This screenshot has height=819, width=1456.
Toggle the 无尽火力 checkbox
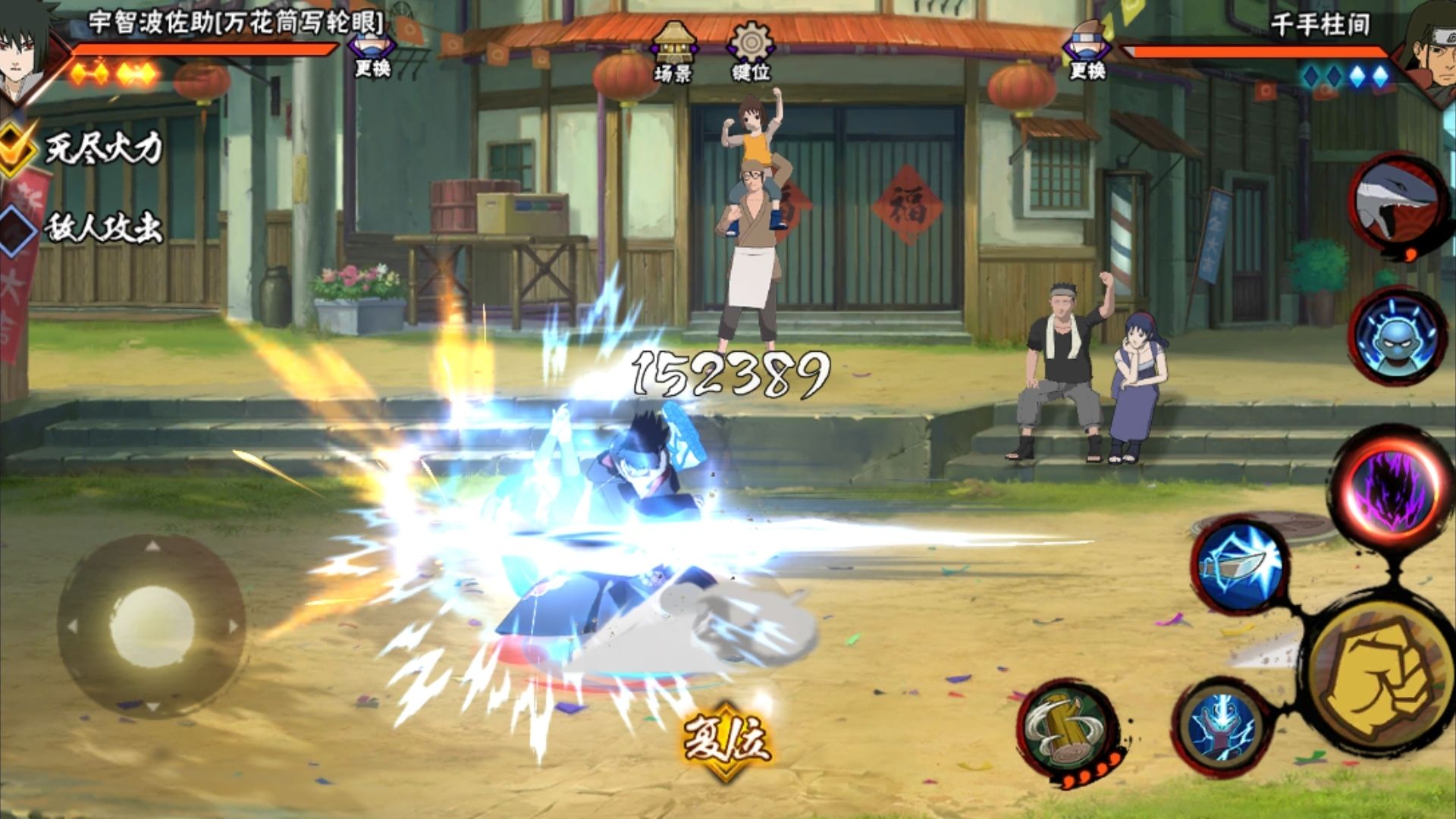17,146
